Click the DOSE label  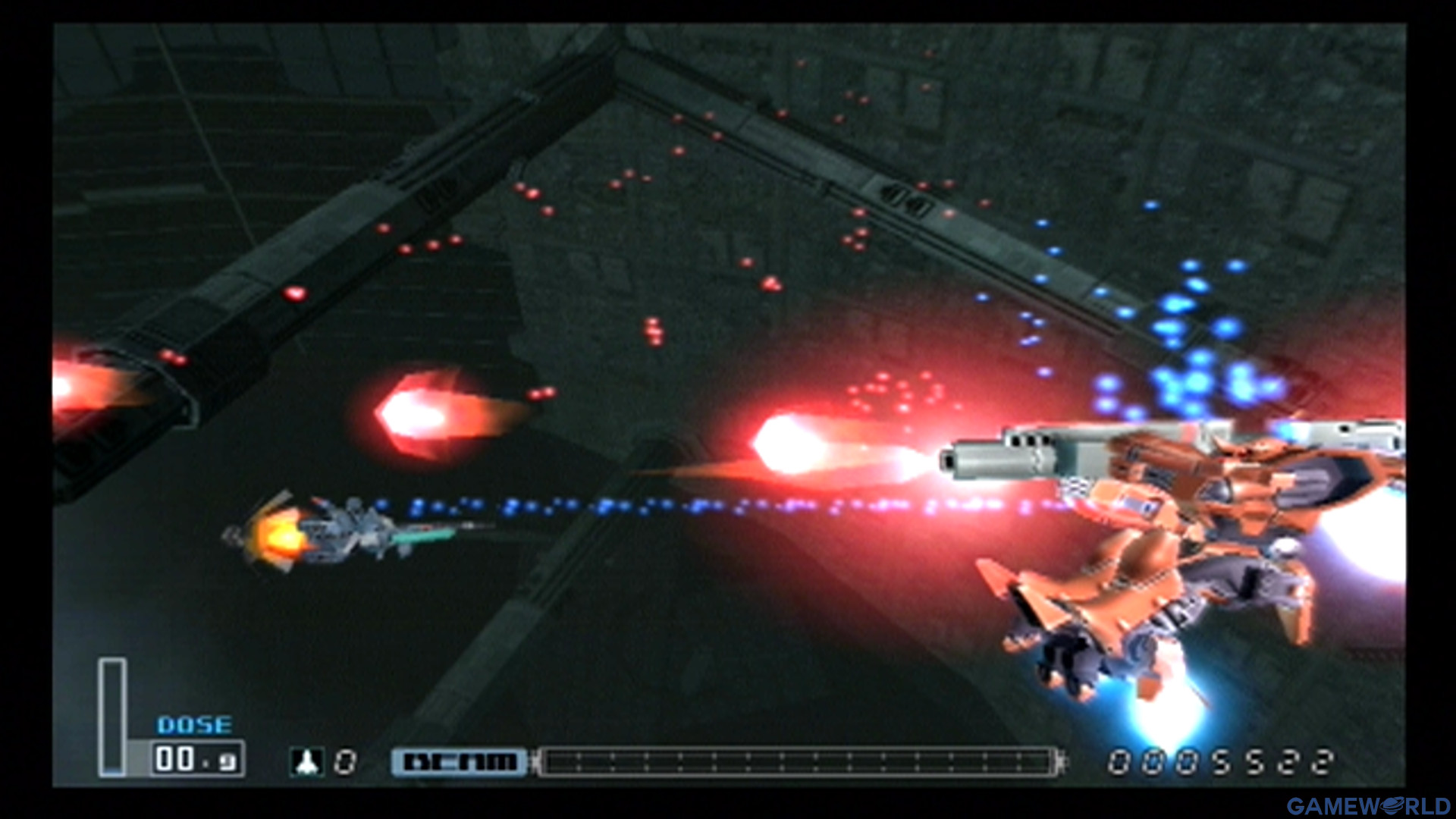click(194, 726)
